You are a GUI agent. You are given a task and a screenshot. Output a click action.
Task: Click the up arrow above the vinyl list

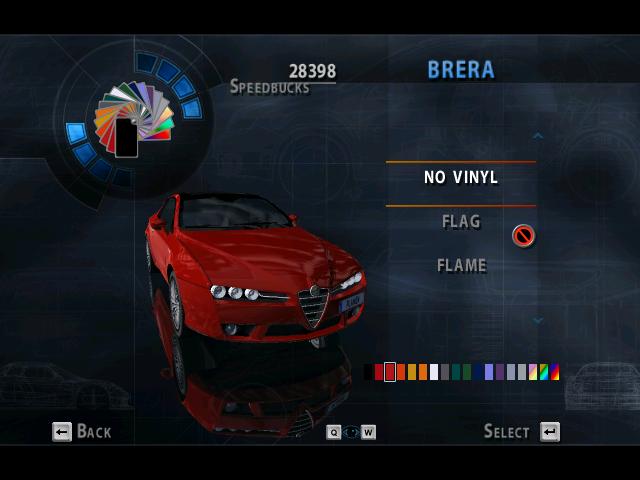coord(538,135)
